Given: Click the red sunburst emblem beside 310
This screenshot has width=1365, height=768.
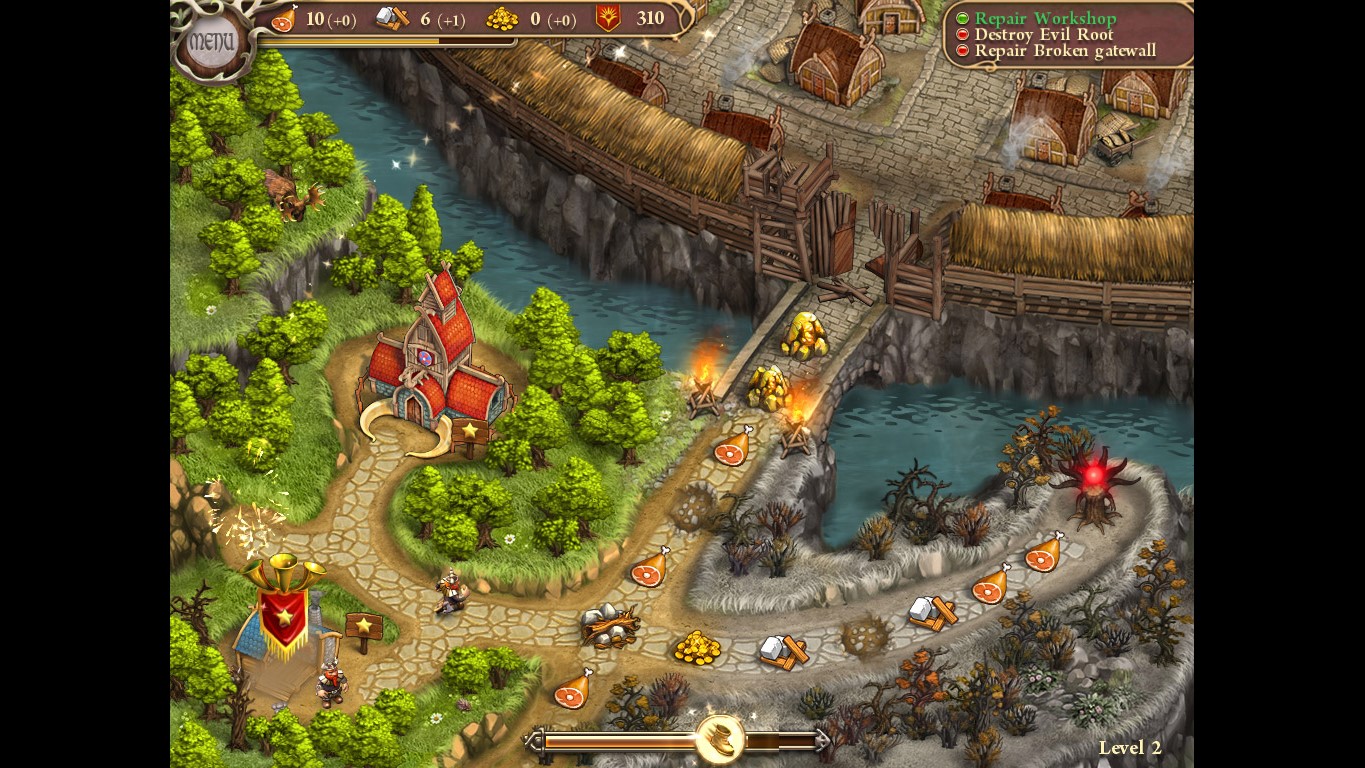Looking at the screenshot, I should click(x=607, y=18).
